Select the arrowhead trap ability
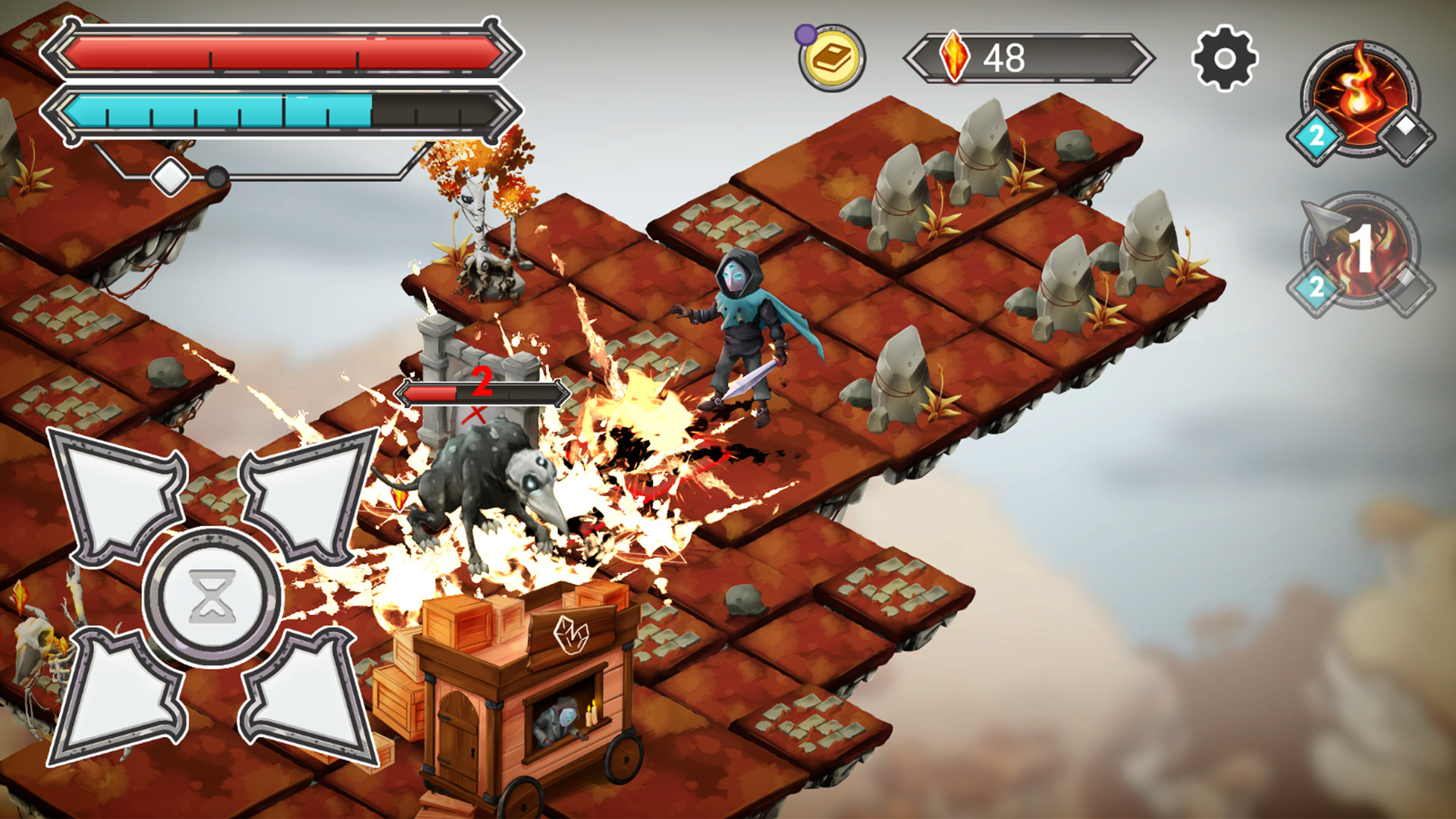Viewport: 1456px width, 819px height. tap(1357, 243)
